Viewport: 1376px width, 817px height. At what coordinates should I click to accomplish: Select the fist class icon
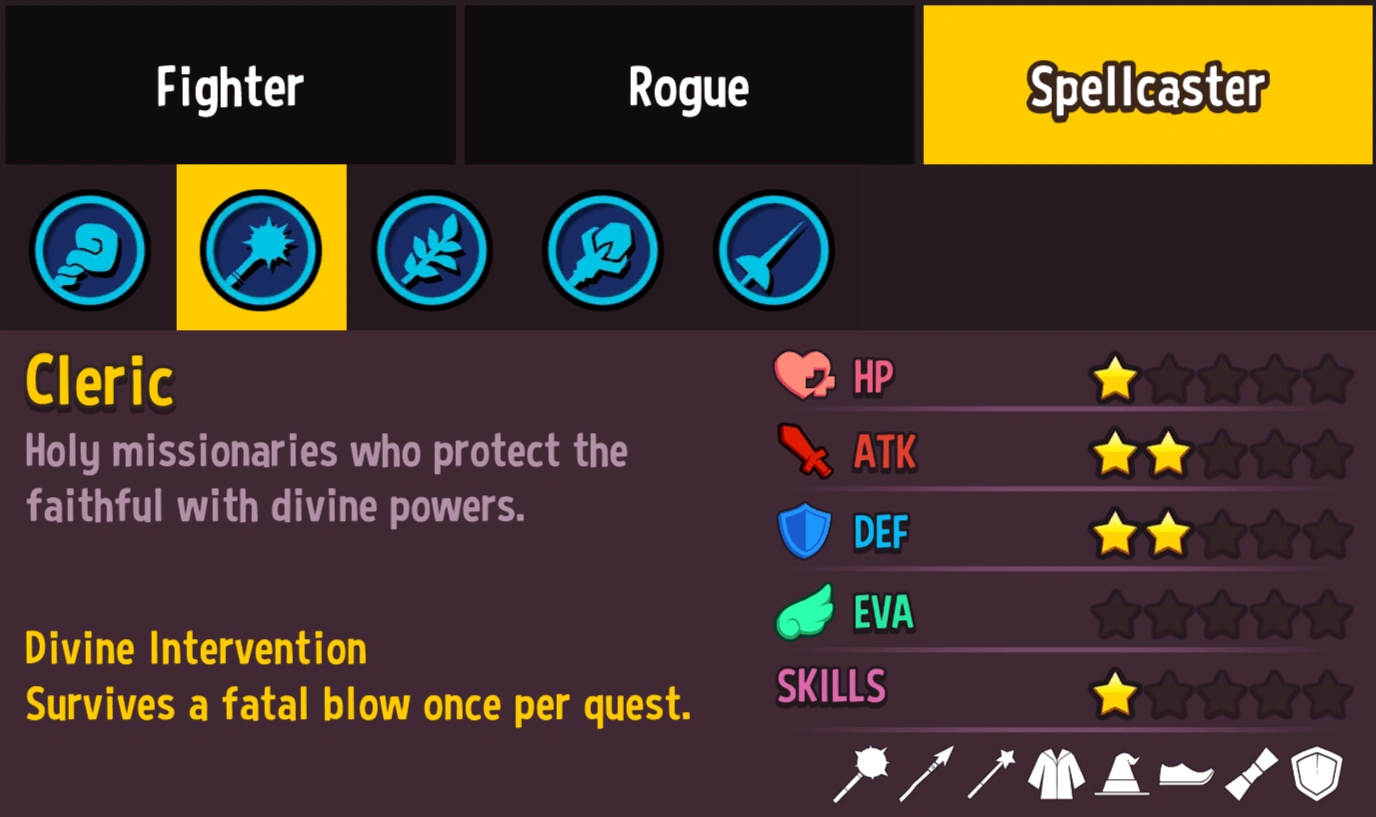(x=90, y=250)
